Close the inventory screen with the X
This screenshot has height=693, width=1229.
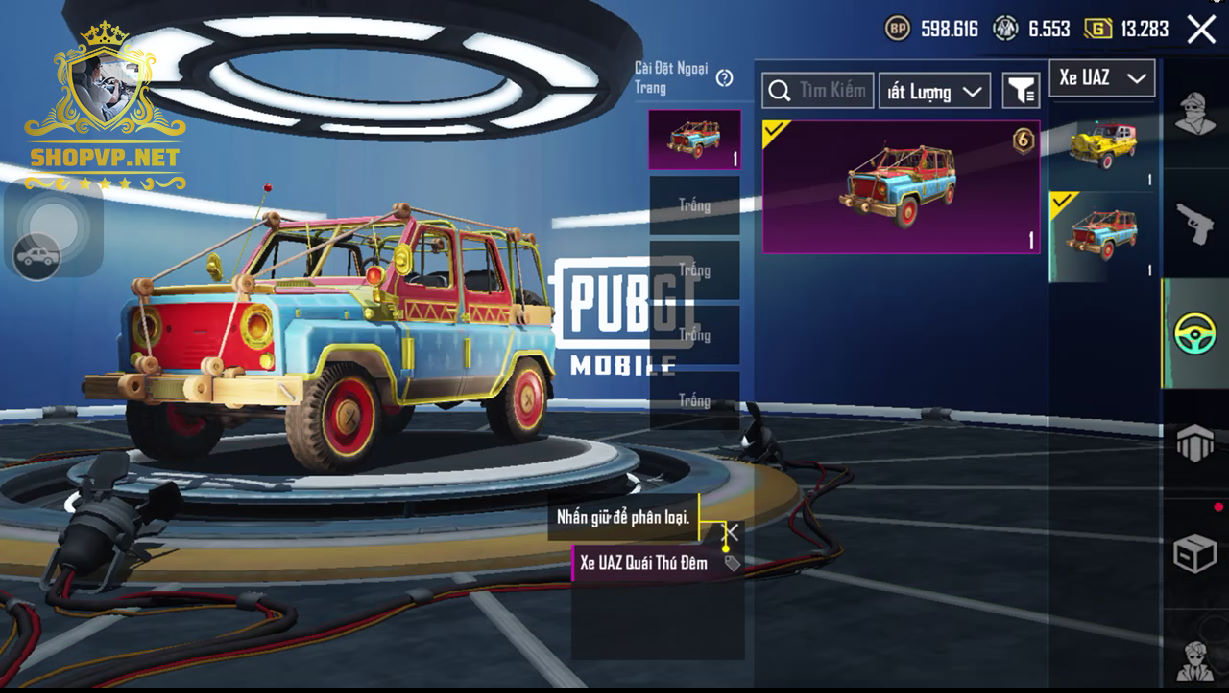(1201, 29)
